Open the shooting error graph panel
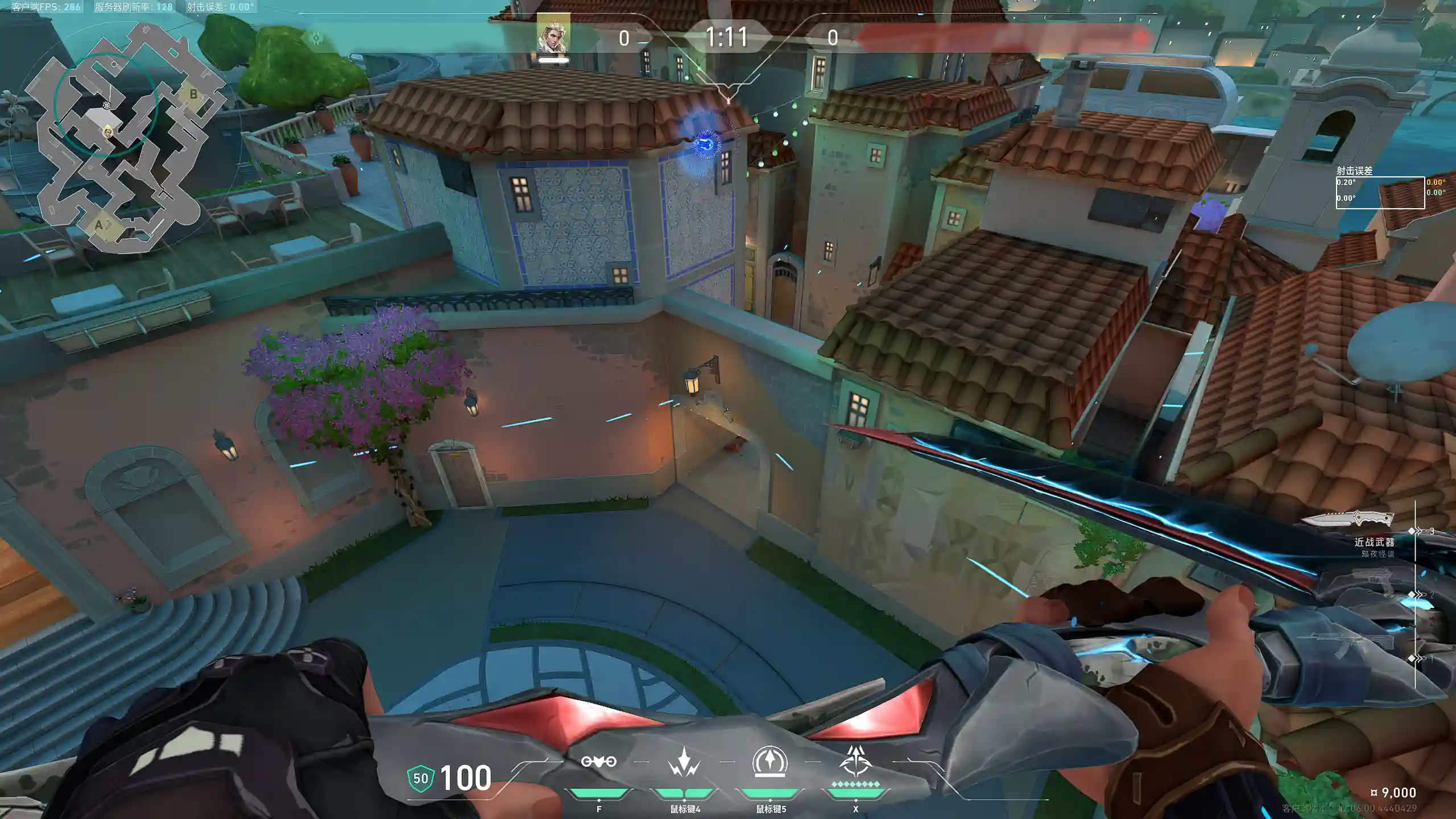This screenshot has height=819, width=1456. [x=1380, y=193]
